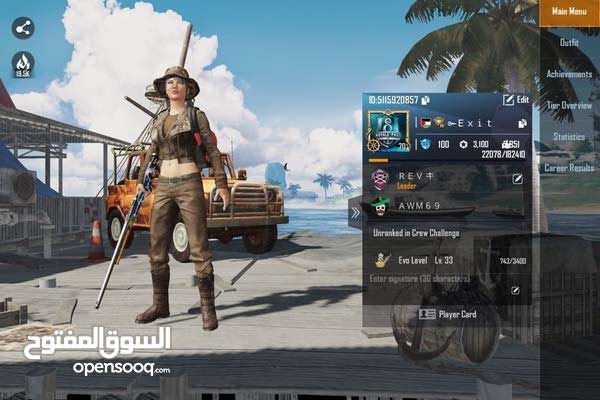Screen dimensions: 600x400
Task: Open the Career Results tab
Action: pos(569,168)
